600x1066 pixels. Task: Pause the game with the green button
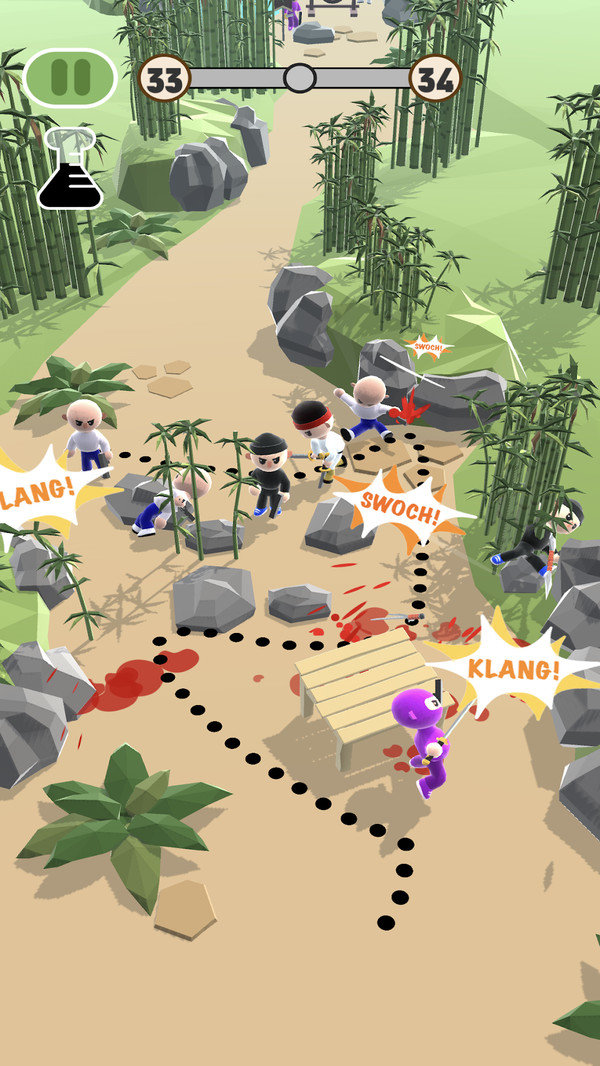point(70,78)
